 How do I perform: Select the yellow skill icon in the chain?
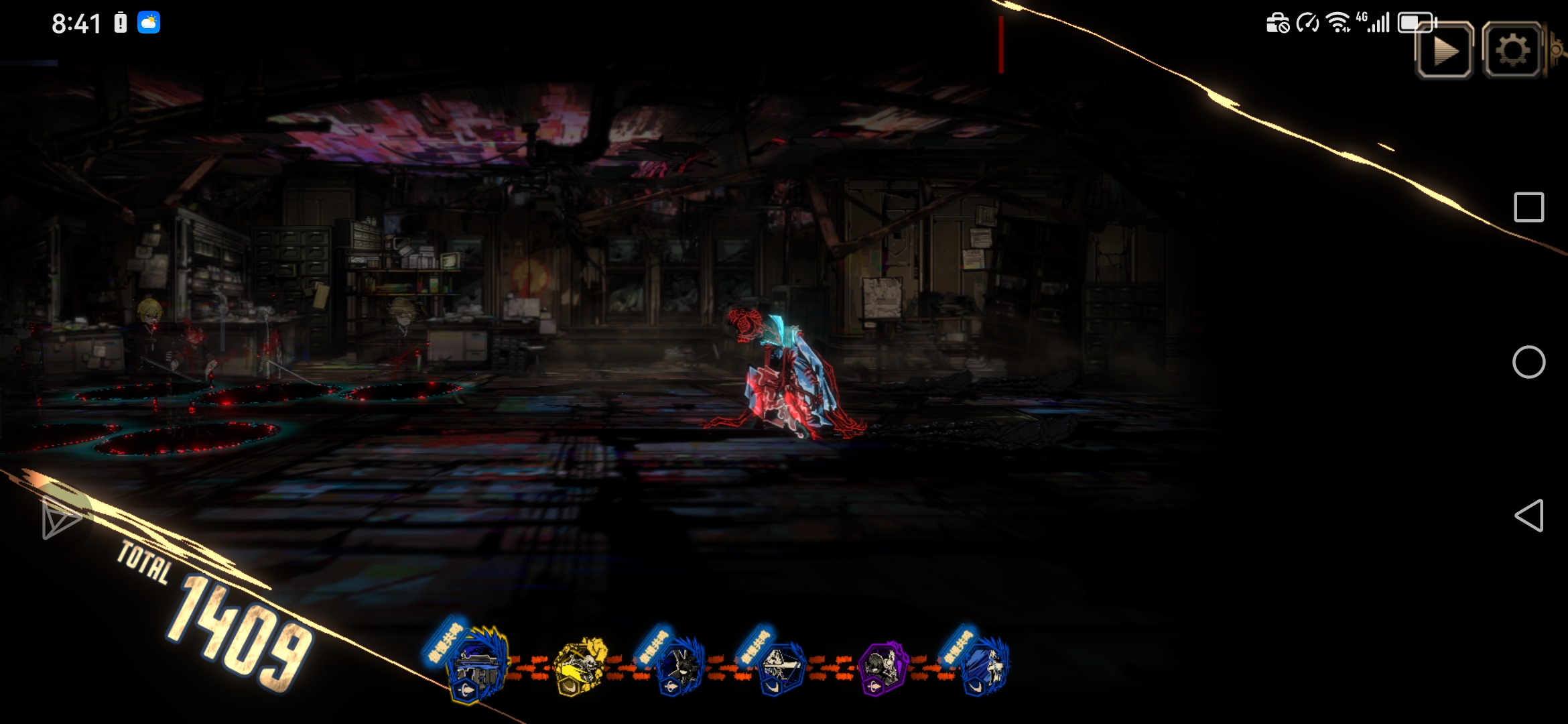581,666
